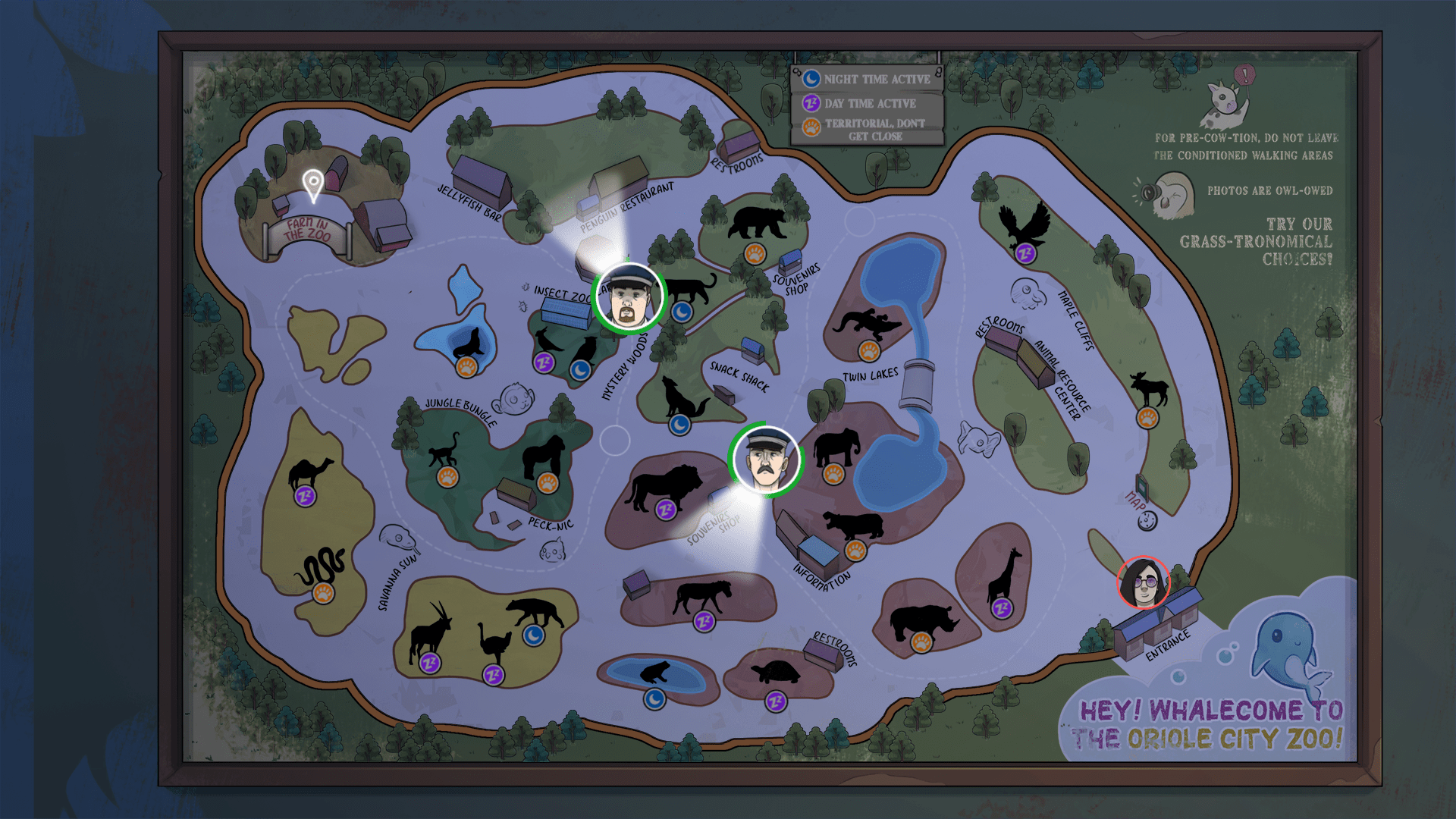
Task: Select the white location pin at Farm in the Zoo
Action: pos(312,184)
